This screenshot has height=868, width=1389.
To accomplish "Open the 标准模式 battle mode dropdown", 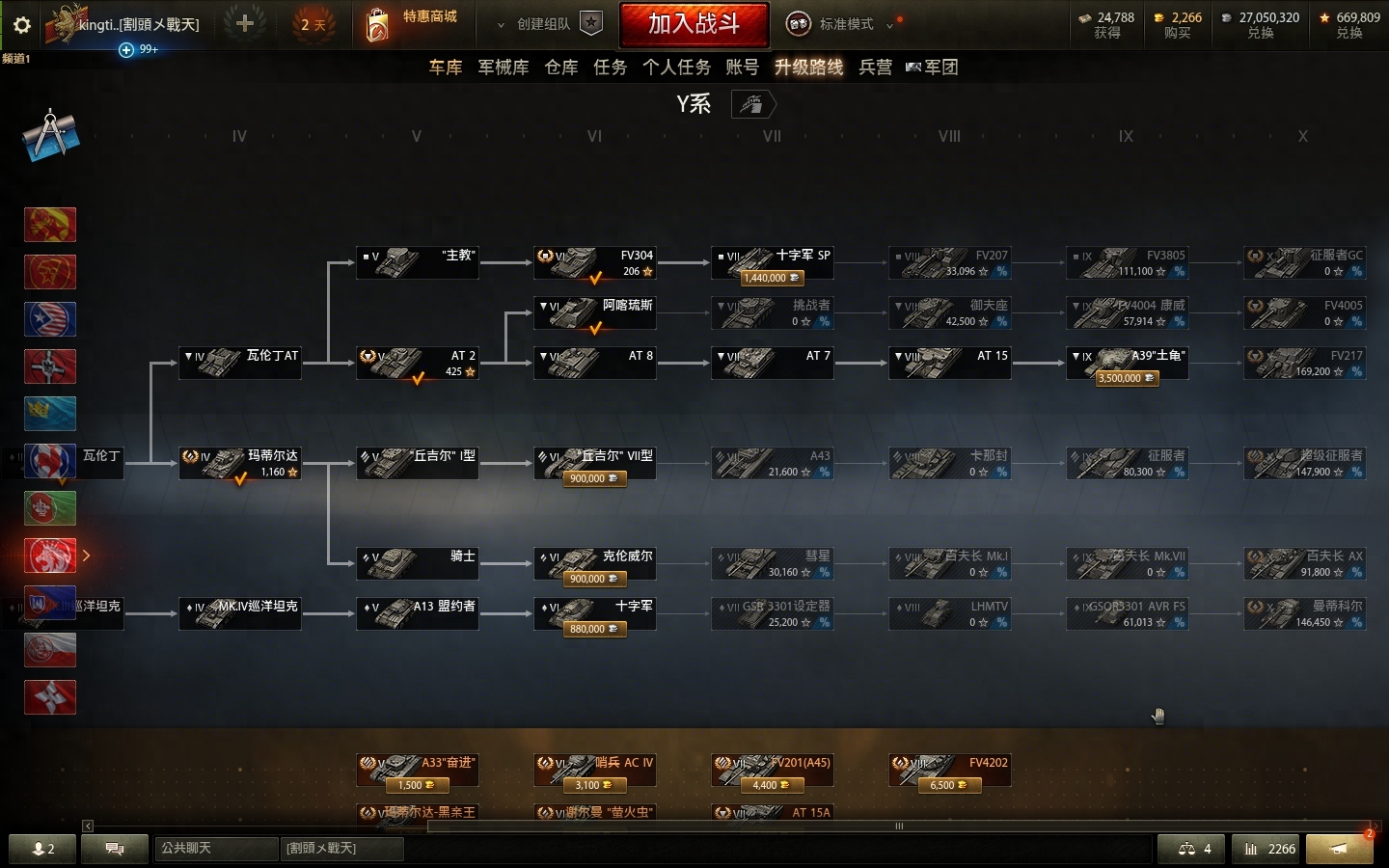I will tap(845, 24).
